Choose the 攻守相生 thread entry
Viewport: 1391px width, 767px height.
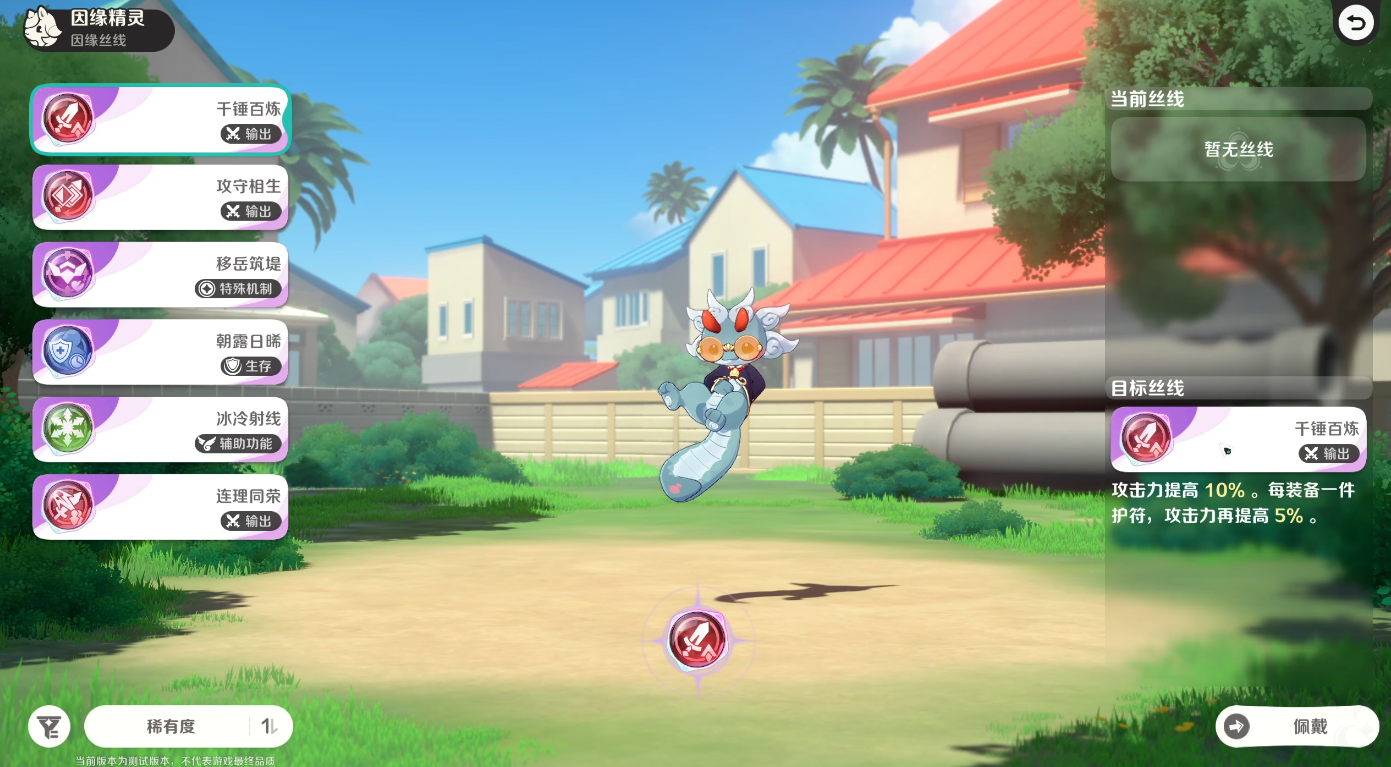coord(160,197)
